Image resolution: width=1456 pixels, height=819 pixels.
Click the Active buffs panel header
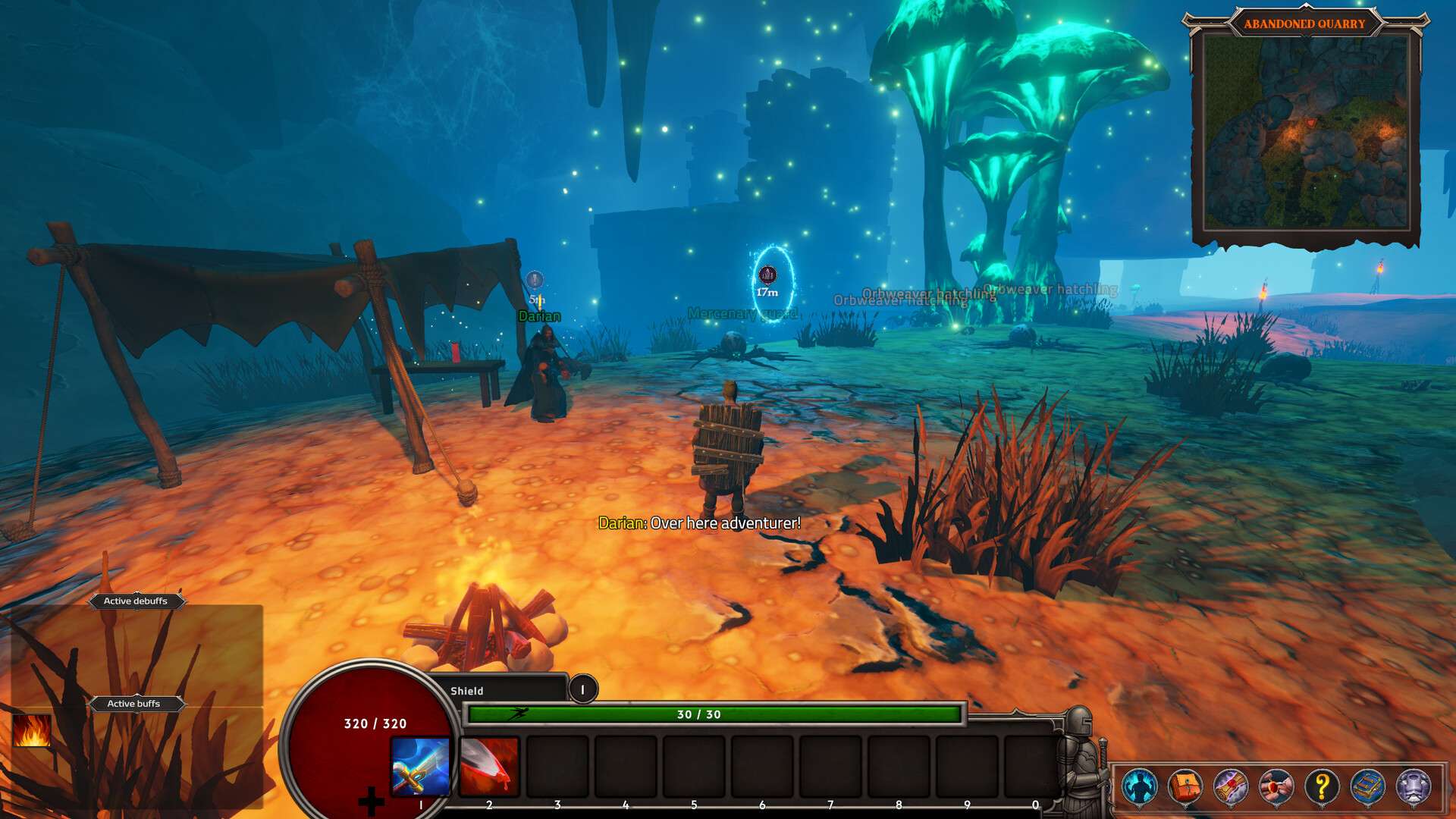click(134, 704)
